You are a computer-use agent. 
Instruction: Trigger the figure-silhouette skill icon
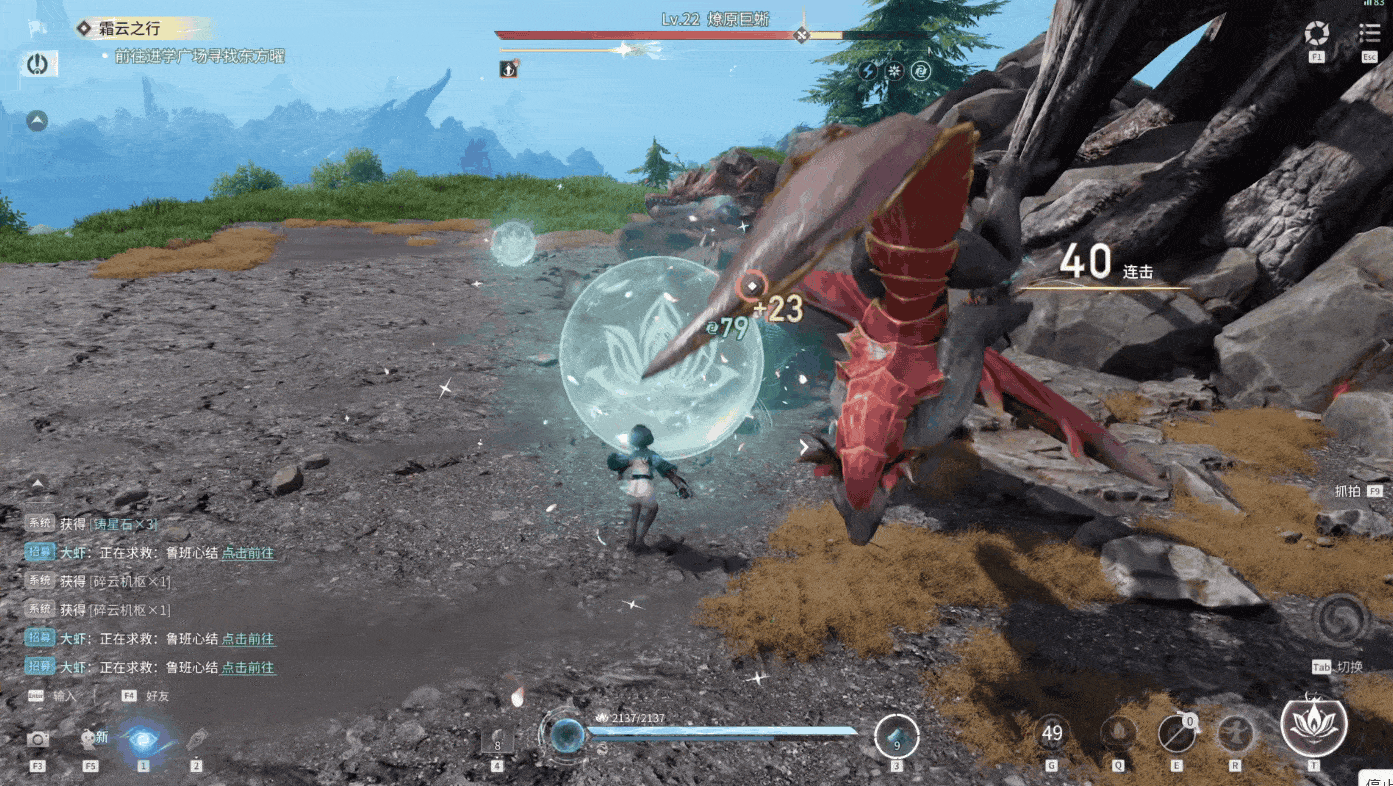[1235, 735]
